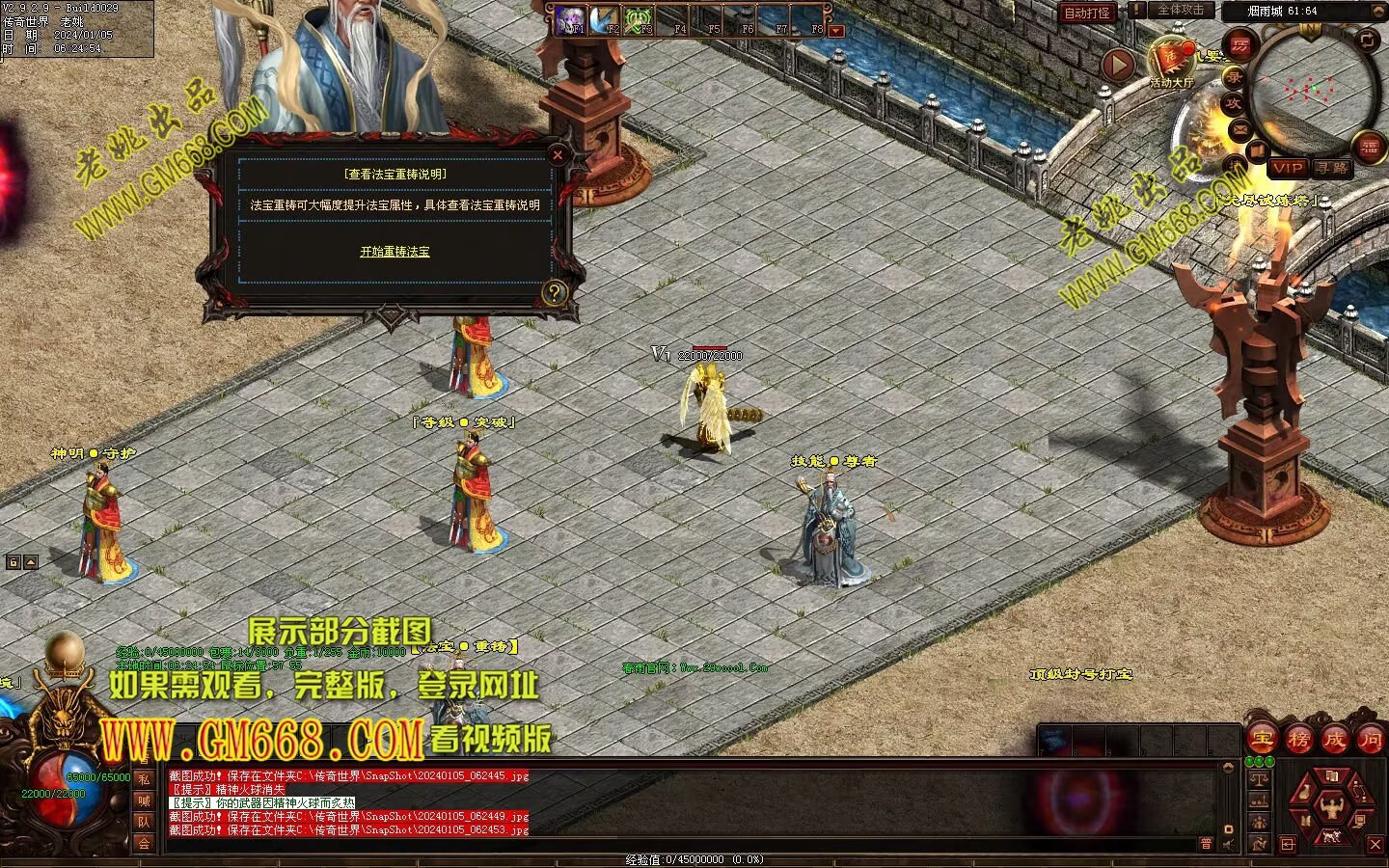Toggle the 自动打怪 auto-fight button

[x=1087, y=13]
